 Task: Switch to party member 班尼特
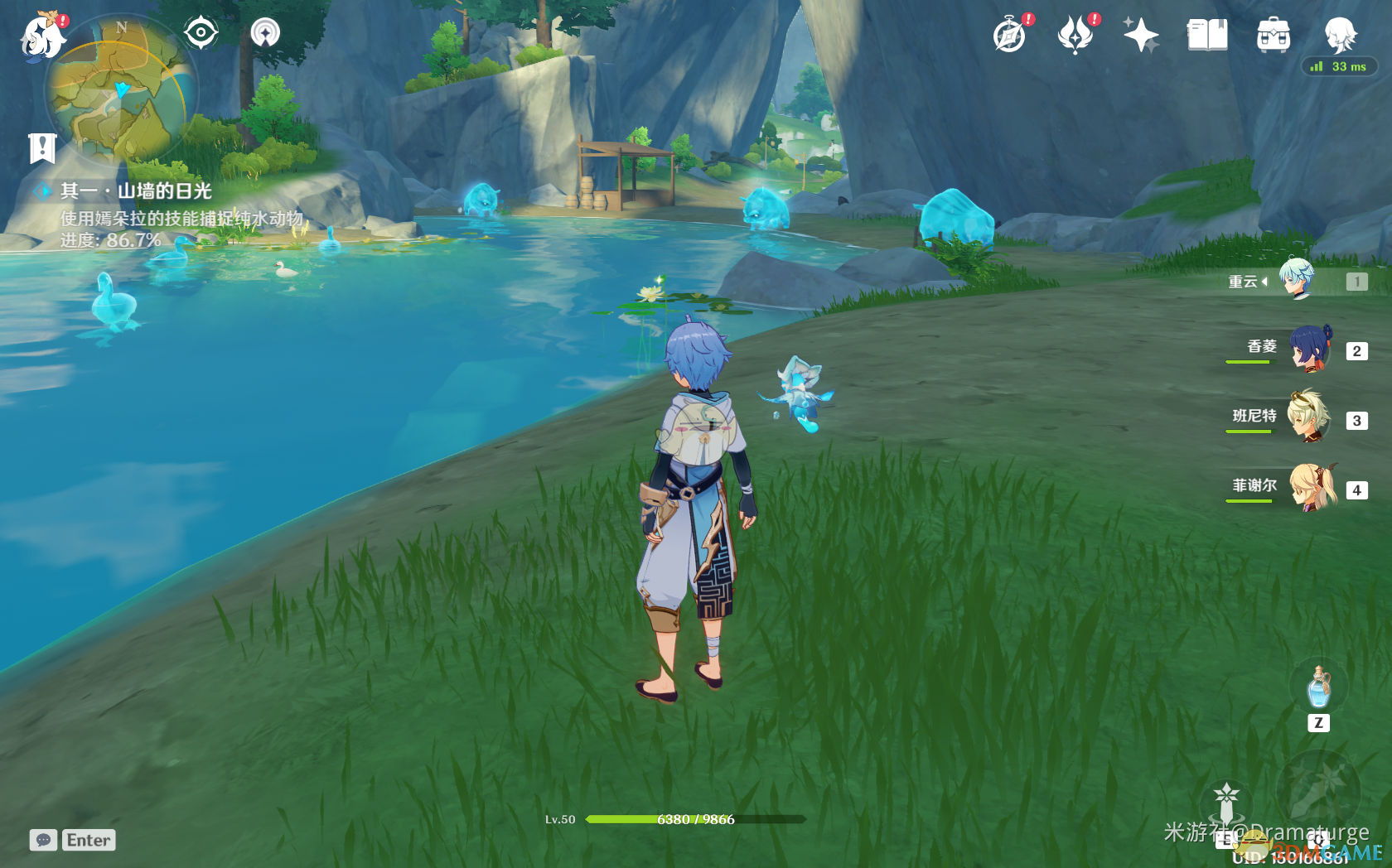1309,417
